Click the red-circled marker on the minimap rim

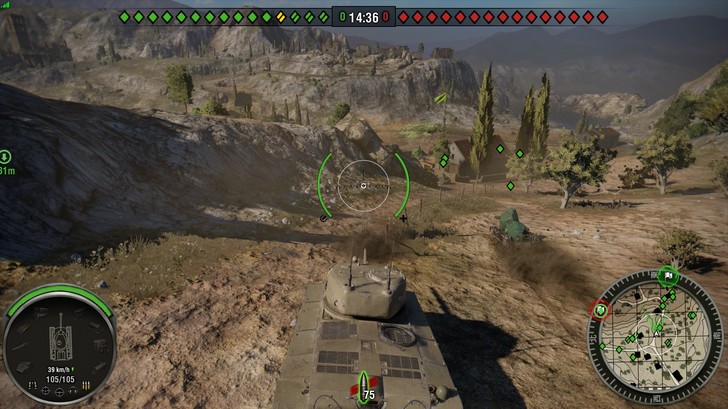click(600, 310)
